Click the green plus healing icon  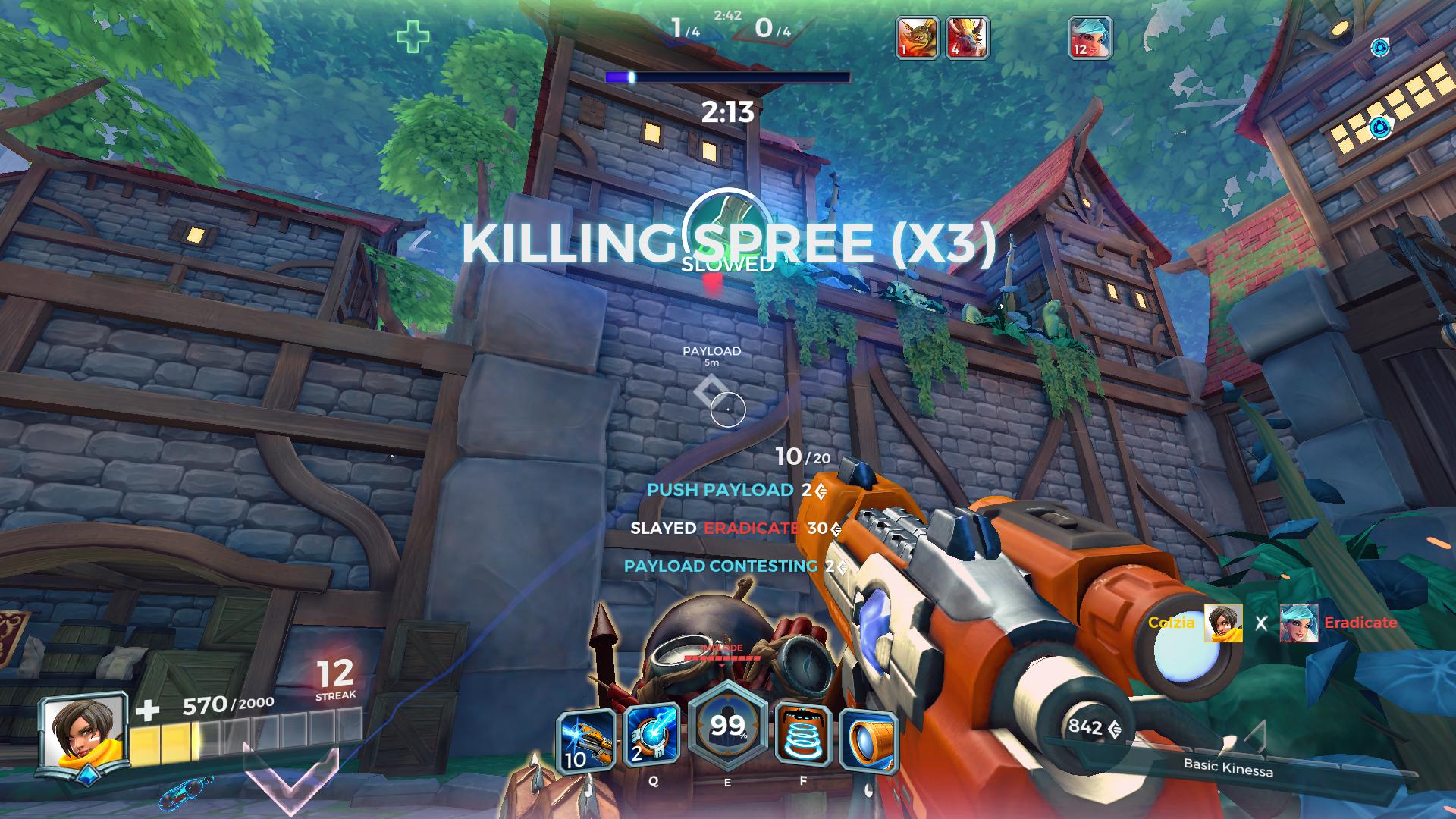(413, 37)
